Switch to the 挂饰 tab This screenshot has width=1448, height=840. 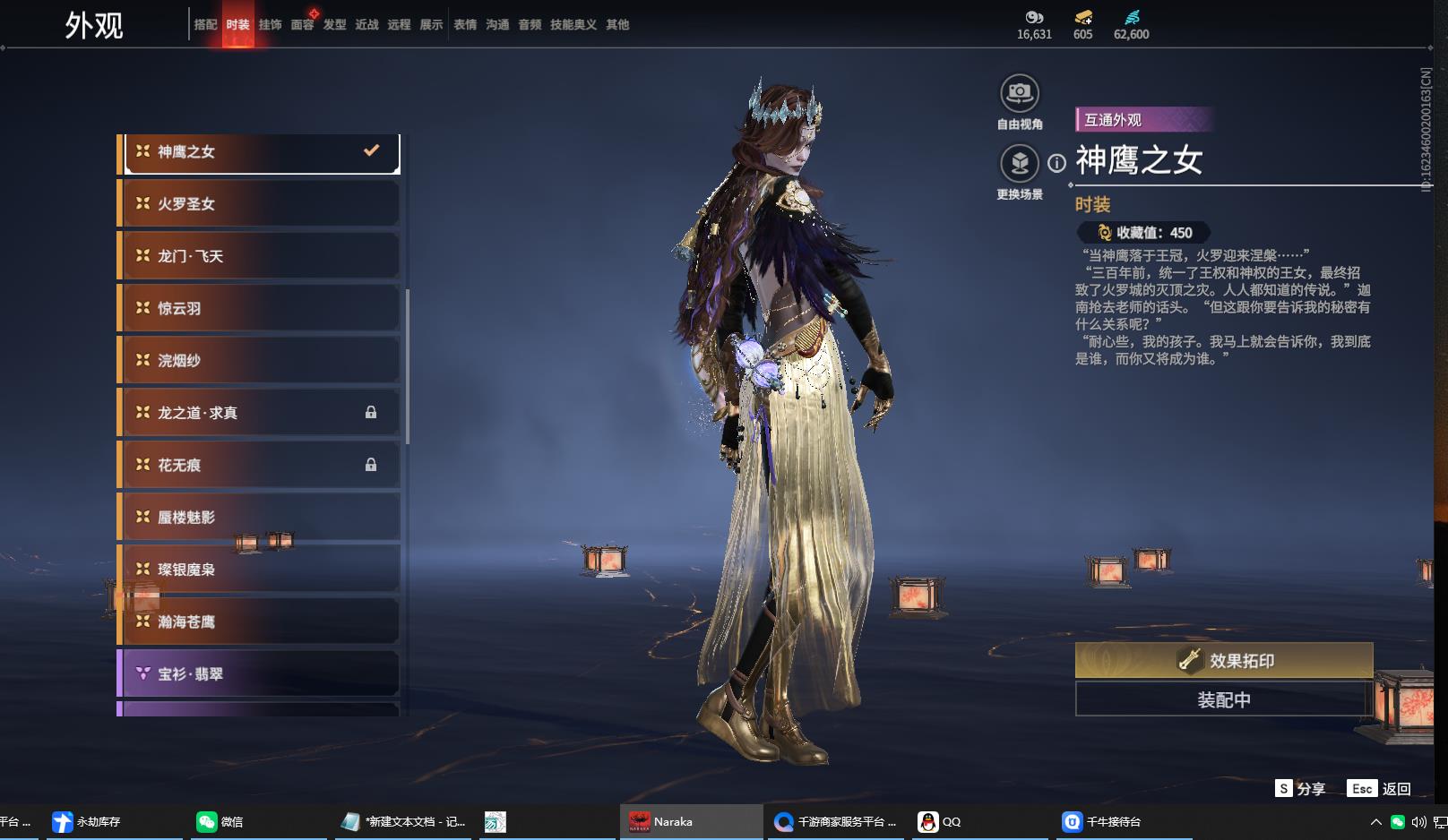pos(270,25)
